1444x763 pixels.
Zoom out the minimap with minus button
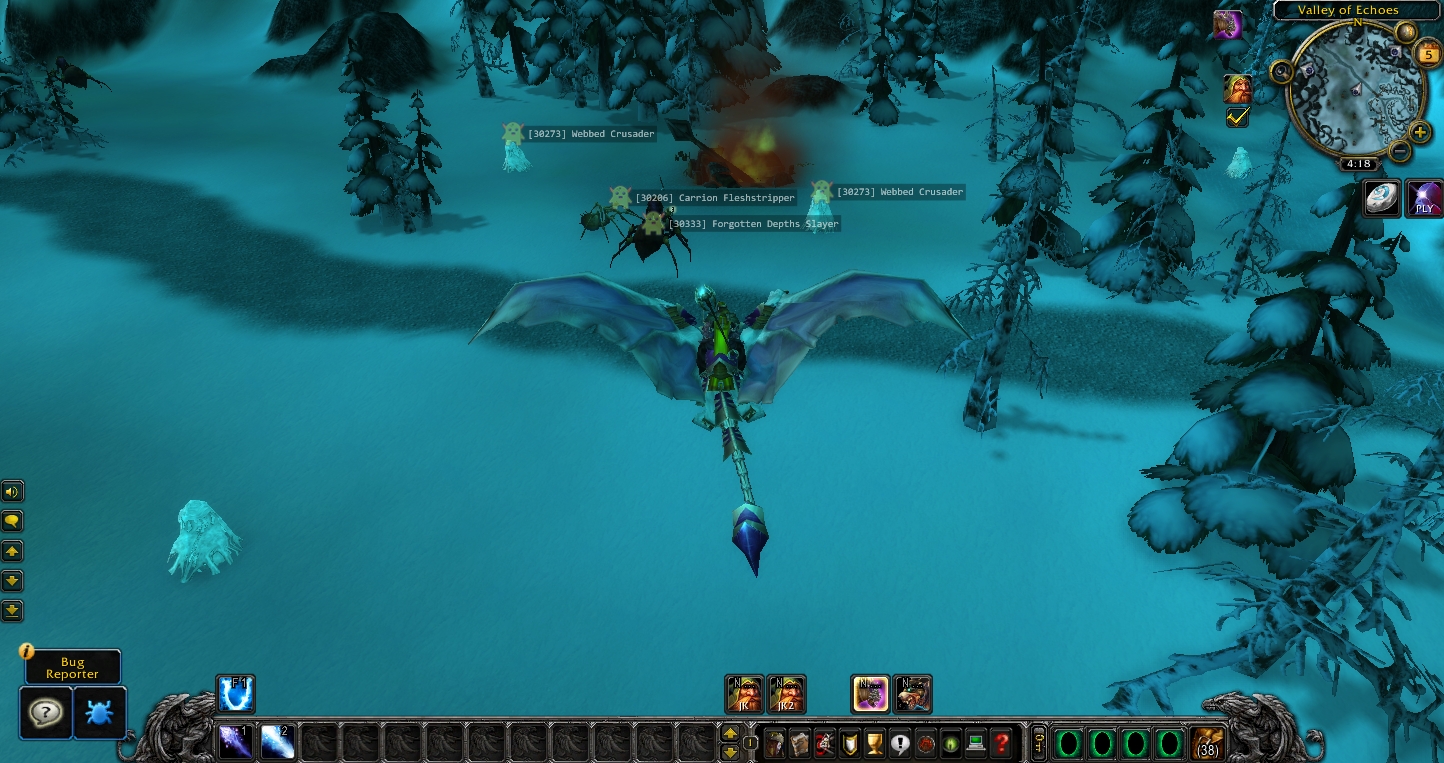point(1399,152)
